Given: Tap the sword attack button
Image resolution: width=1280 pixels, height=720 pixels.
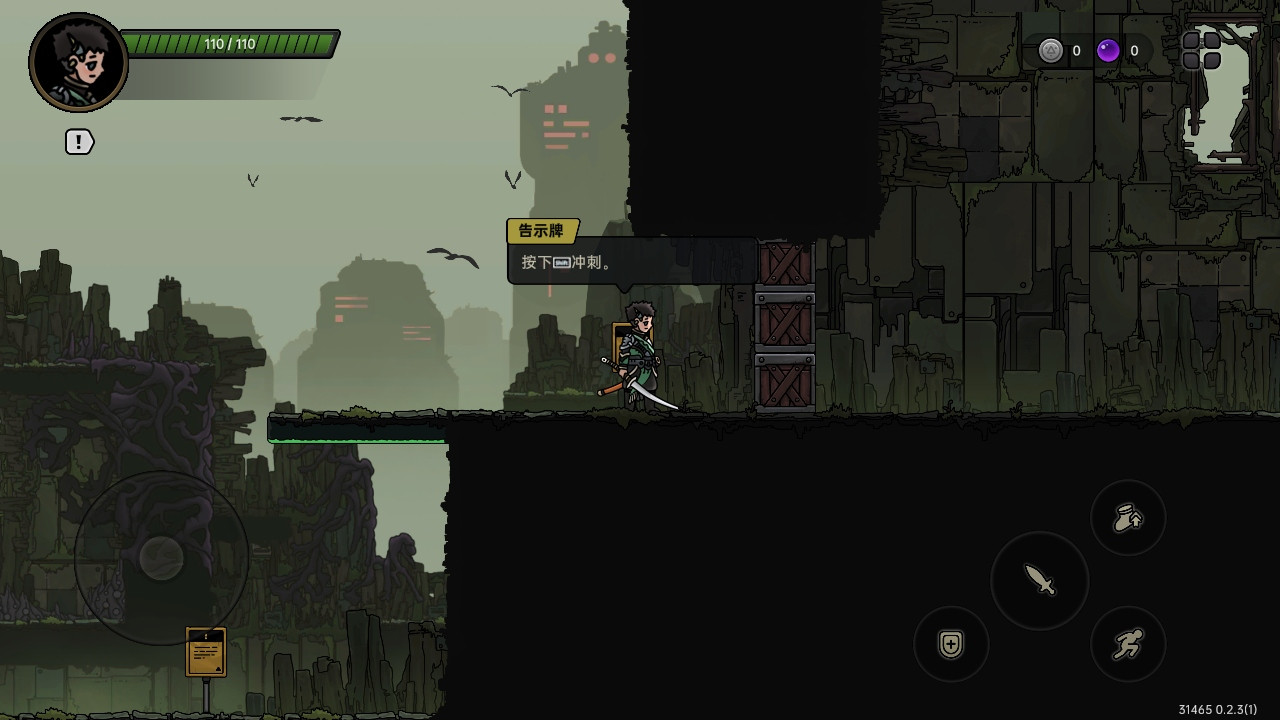Looking at the screenshot, I should (x=1040, y=580).
